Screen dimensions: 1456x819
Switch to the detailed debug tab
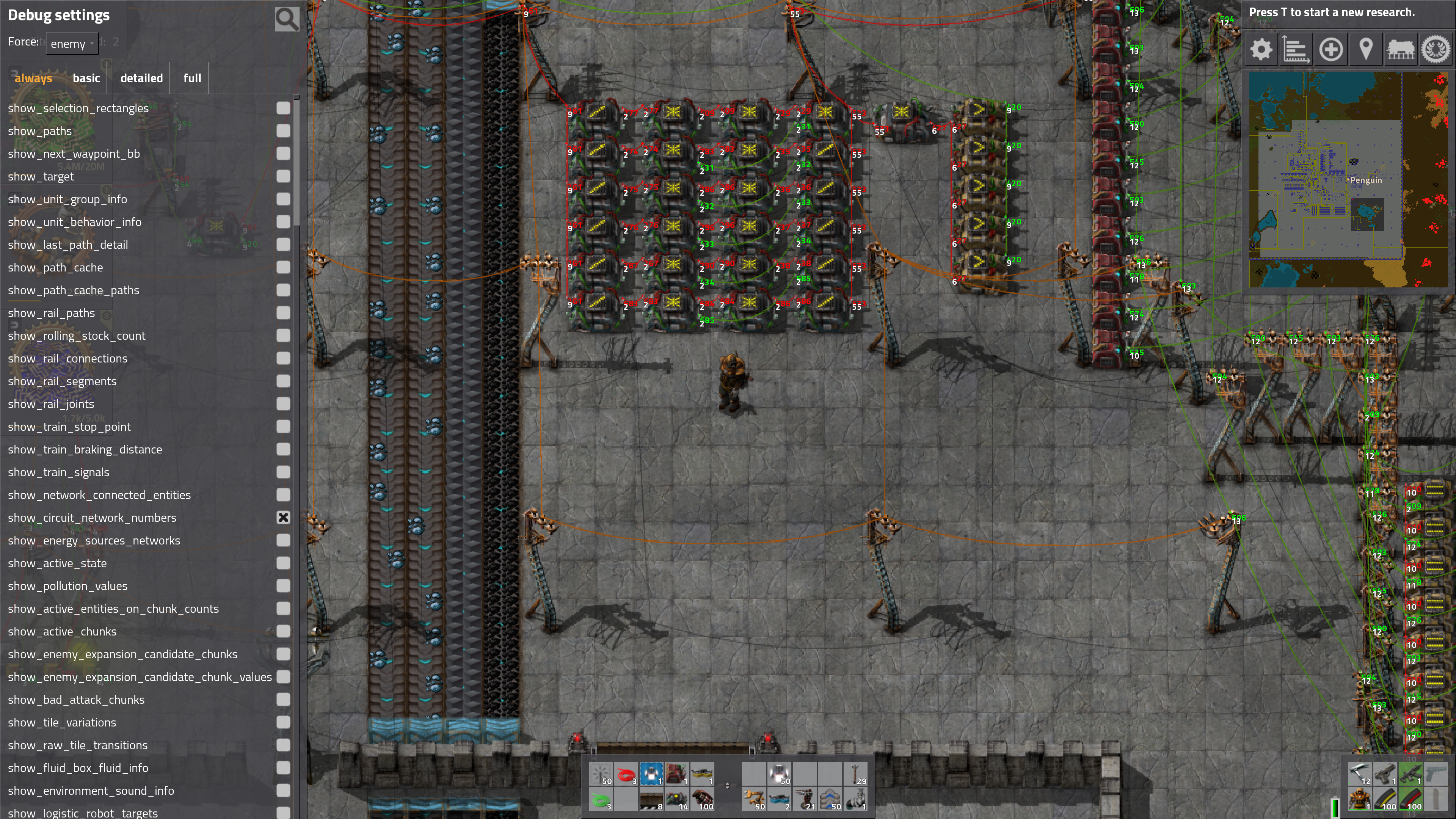(x=141, y=78)
